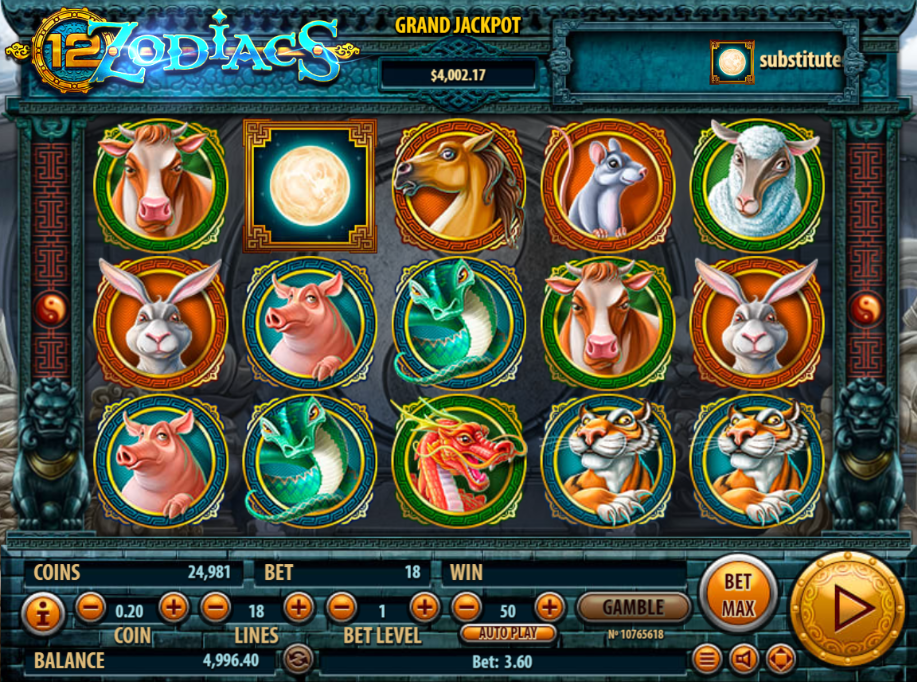Start Auto Play

click(x=509, y=633)
